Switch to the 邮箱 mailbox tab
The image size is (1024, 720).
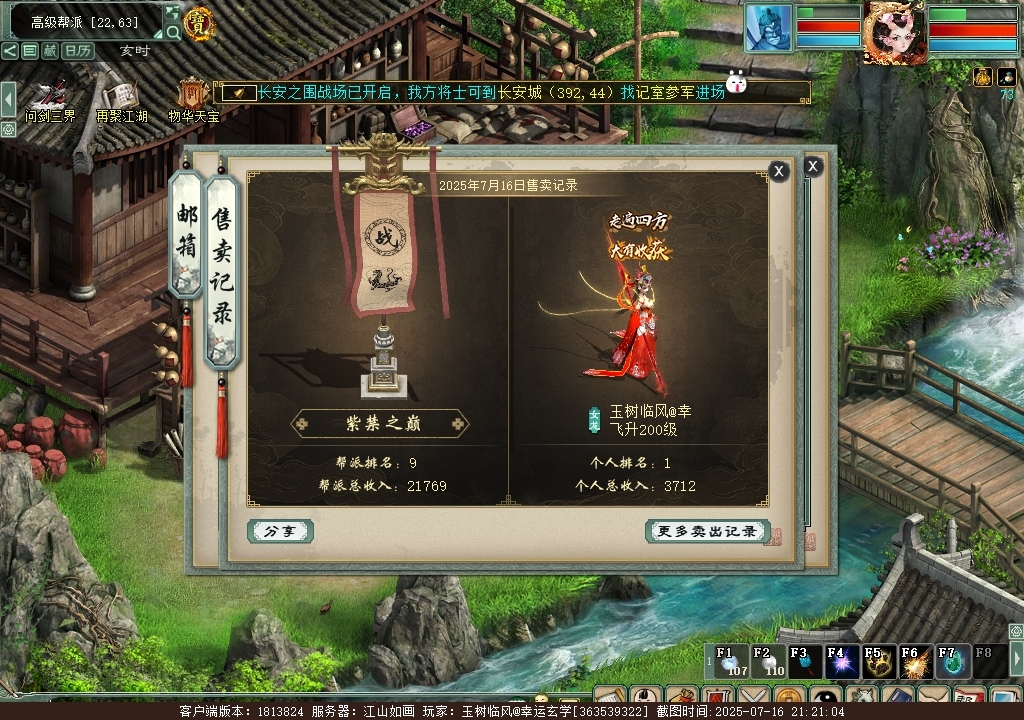(x=187, y=234)
